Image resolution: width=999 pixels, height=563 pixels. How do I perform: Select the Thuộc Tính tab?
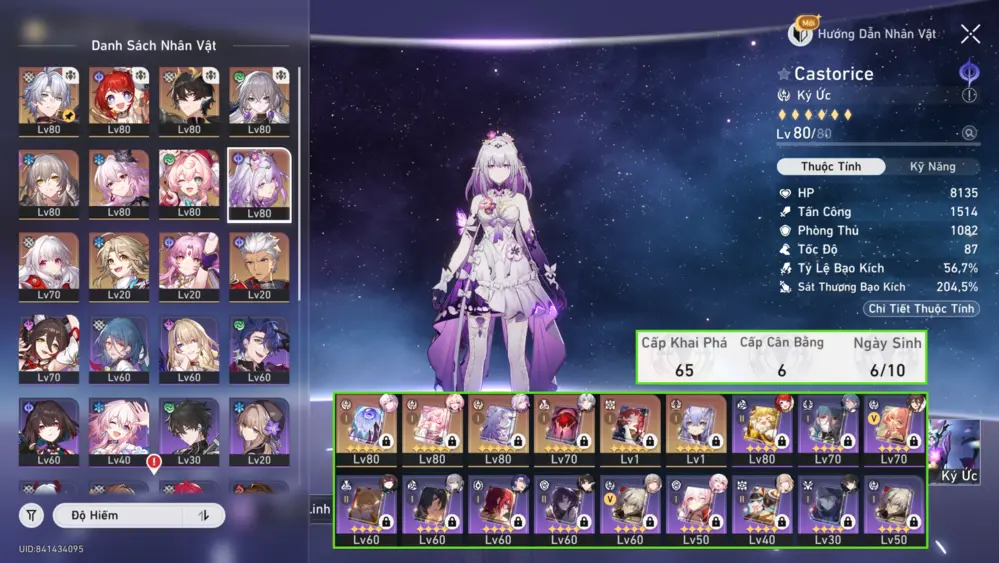[x=831, y=167]
